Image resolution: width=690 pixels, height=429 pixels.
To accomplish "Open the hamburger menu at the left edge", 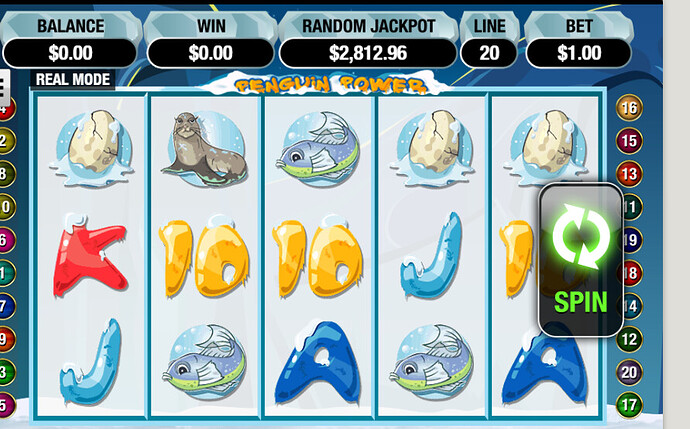I will click(x=3, y=84).
